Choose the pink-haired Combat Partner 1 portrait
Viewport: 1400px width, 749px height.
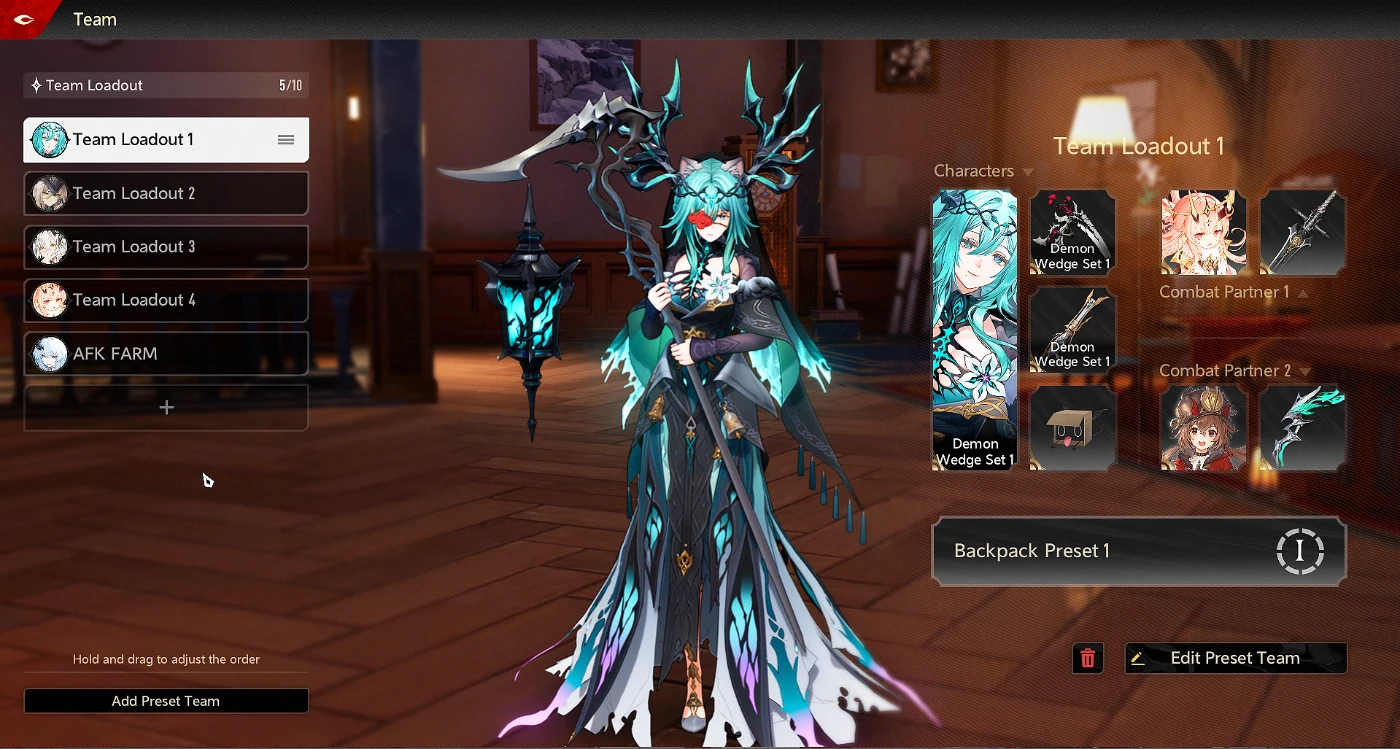coord(1203,232)
